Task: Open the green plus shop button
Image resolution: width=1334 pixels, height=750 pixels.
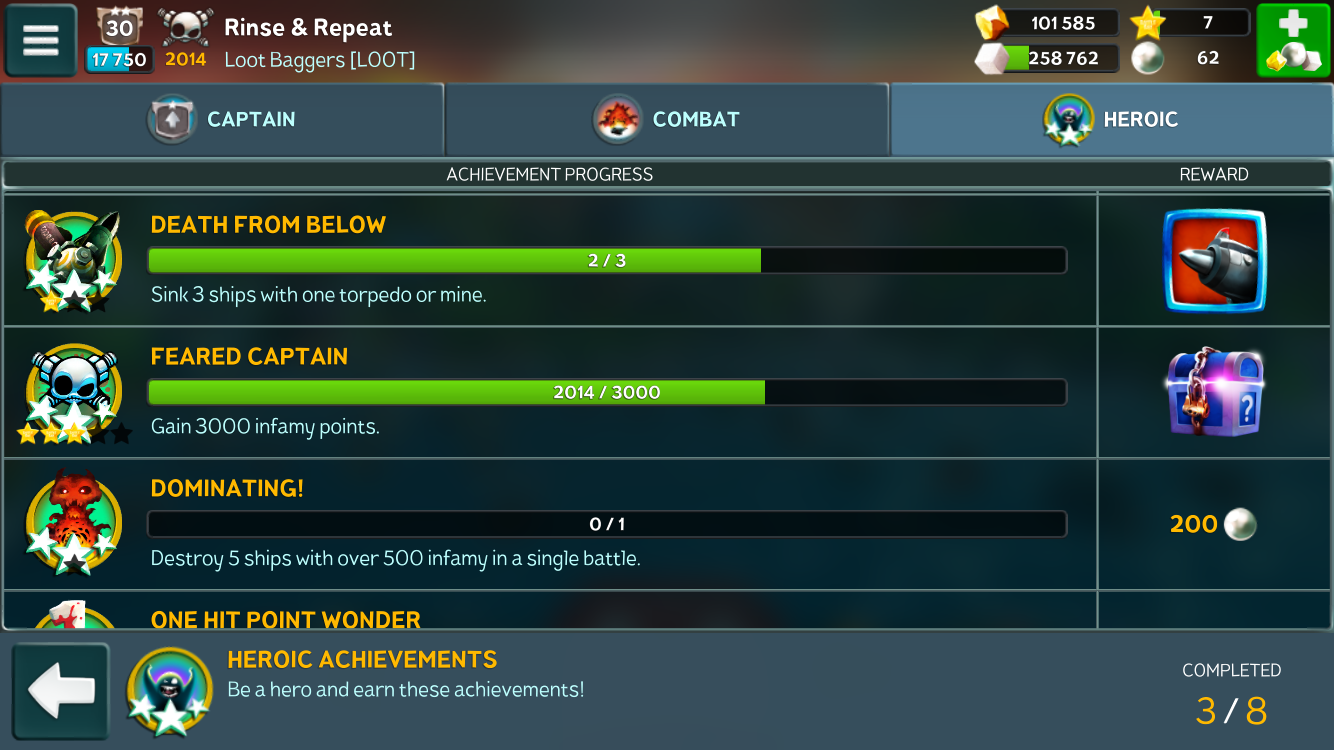Action: tap(1293, 40)
